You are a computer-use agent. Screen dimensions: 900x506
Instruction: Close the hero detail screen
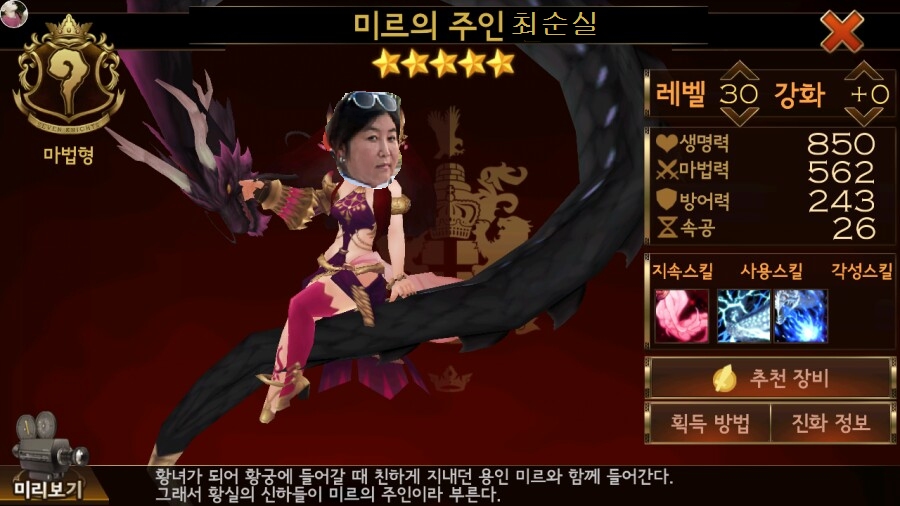(x=842, y=31)
